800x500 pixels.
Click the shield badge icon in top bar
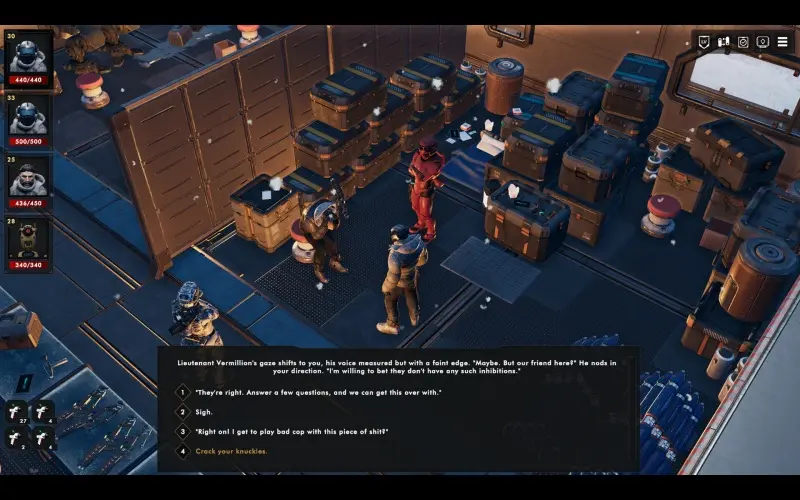click(x=704, y=42)
